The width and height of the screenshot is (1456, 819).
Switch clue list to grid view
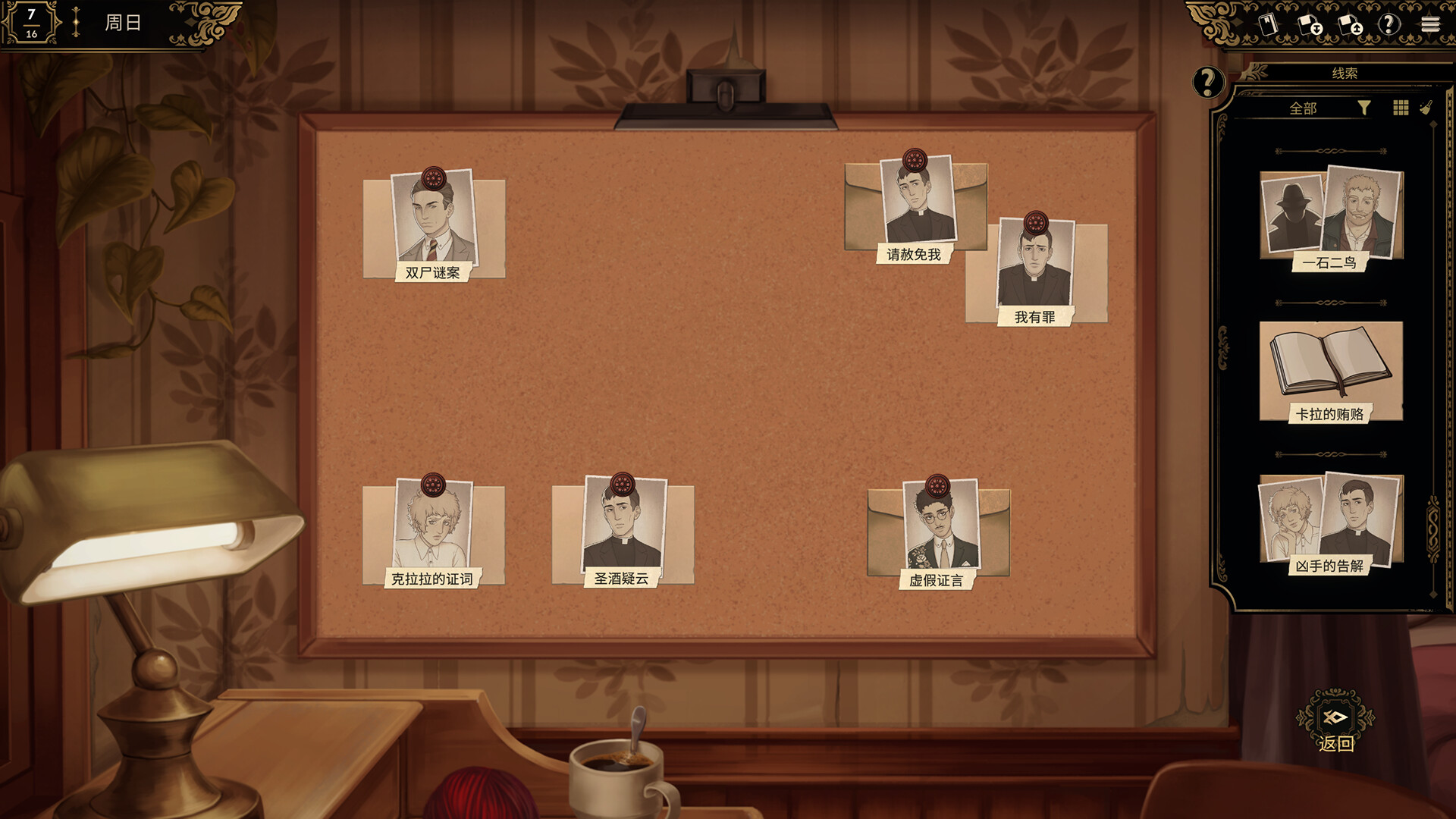click(1401, 108)
